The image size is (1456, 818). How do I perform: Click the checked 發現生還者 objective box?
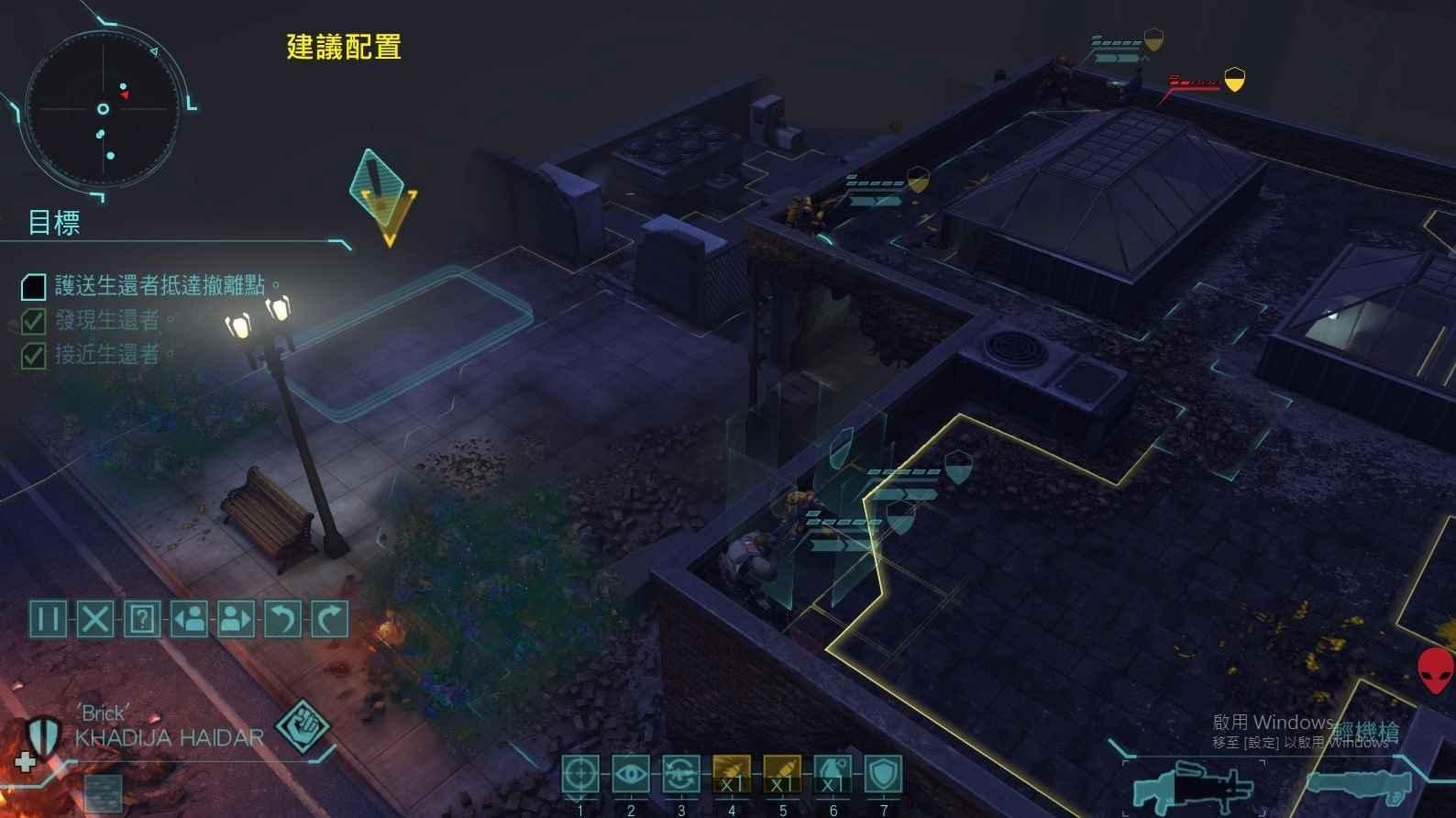pos(32,322)
